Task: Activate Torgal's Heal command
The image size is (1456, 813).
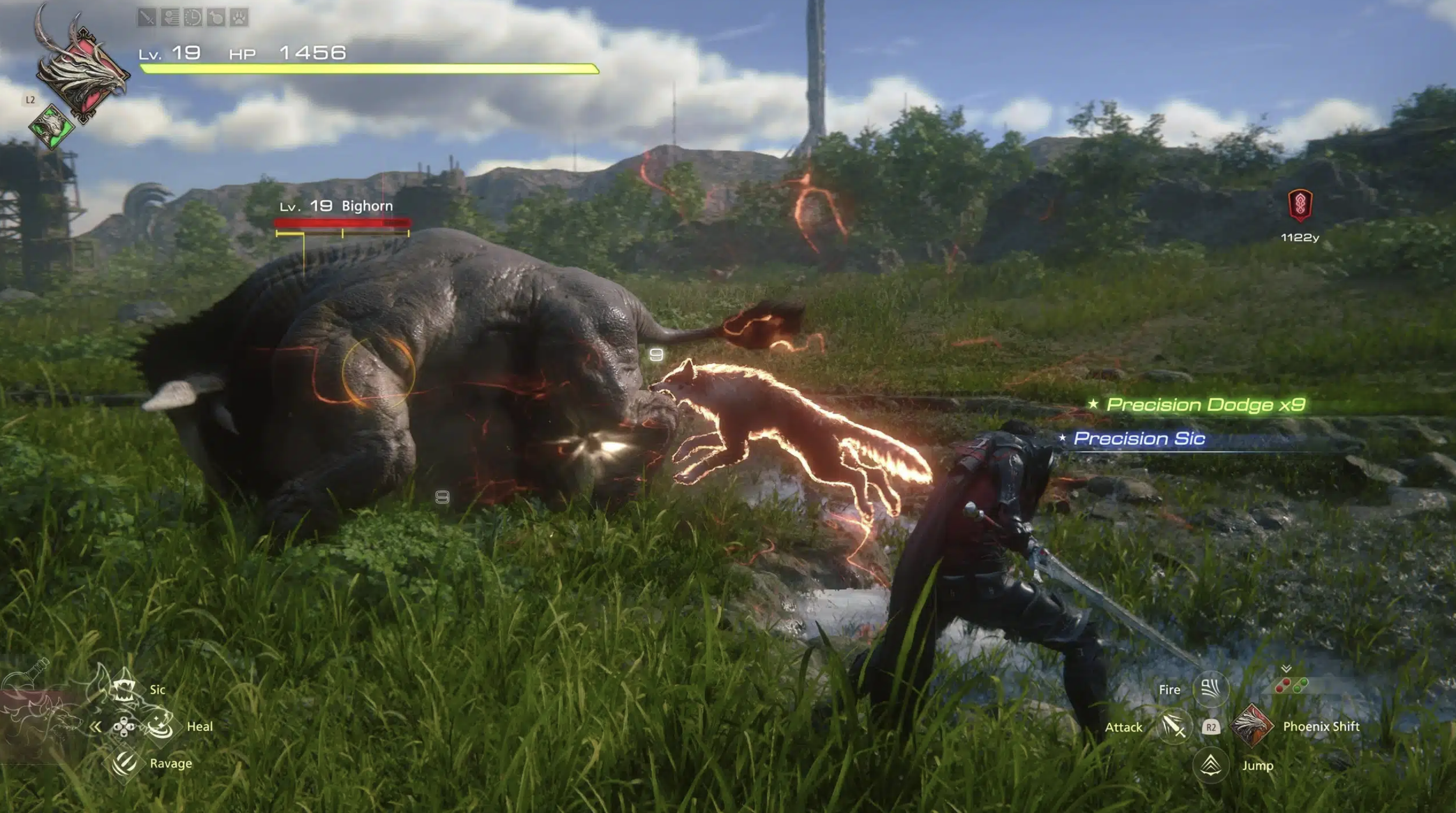Action: click(160, 726)
